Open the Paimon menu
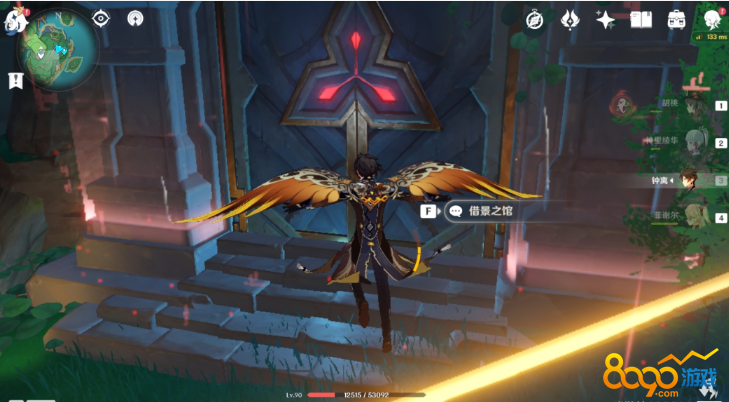Image resolution: width=729 pixels, height=402 pixels. (x=14, y=20)
